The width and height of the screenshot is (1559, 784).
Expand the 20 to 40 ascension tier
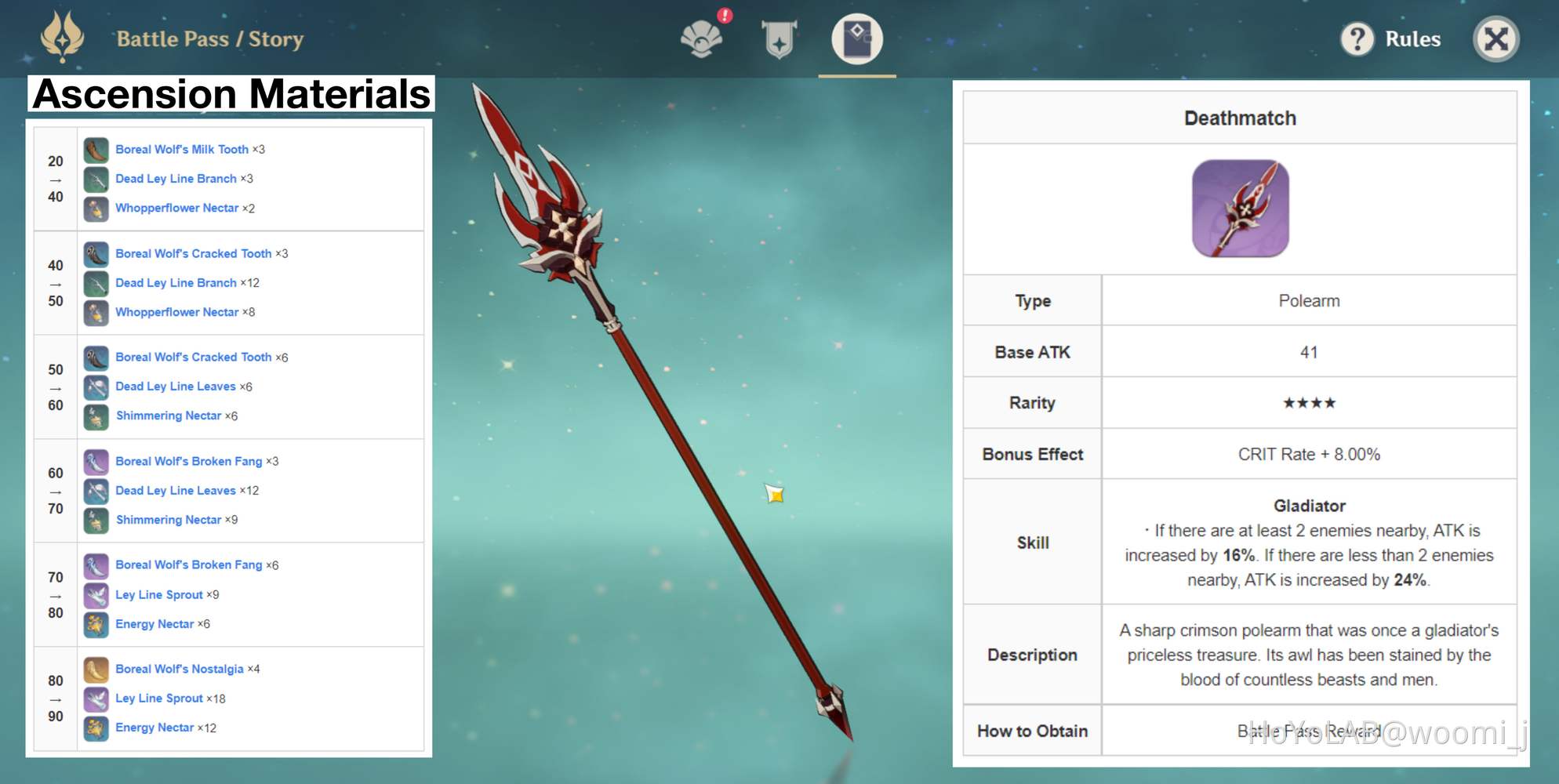coord(55,179)
